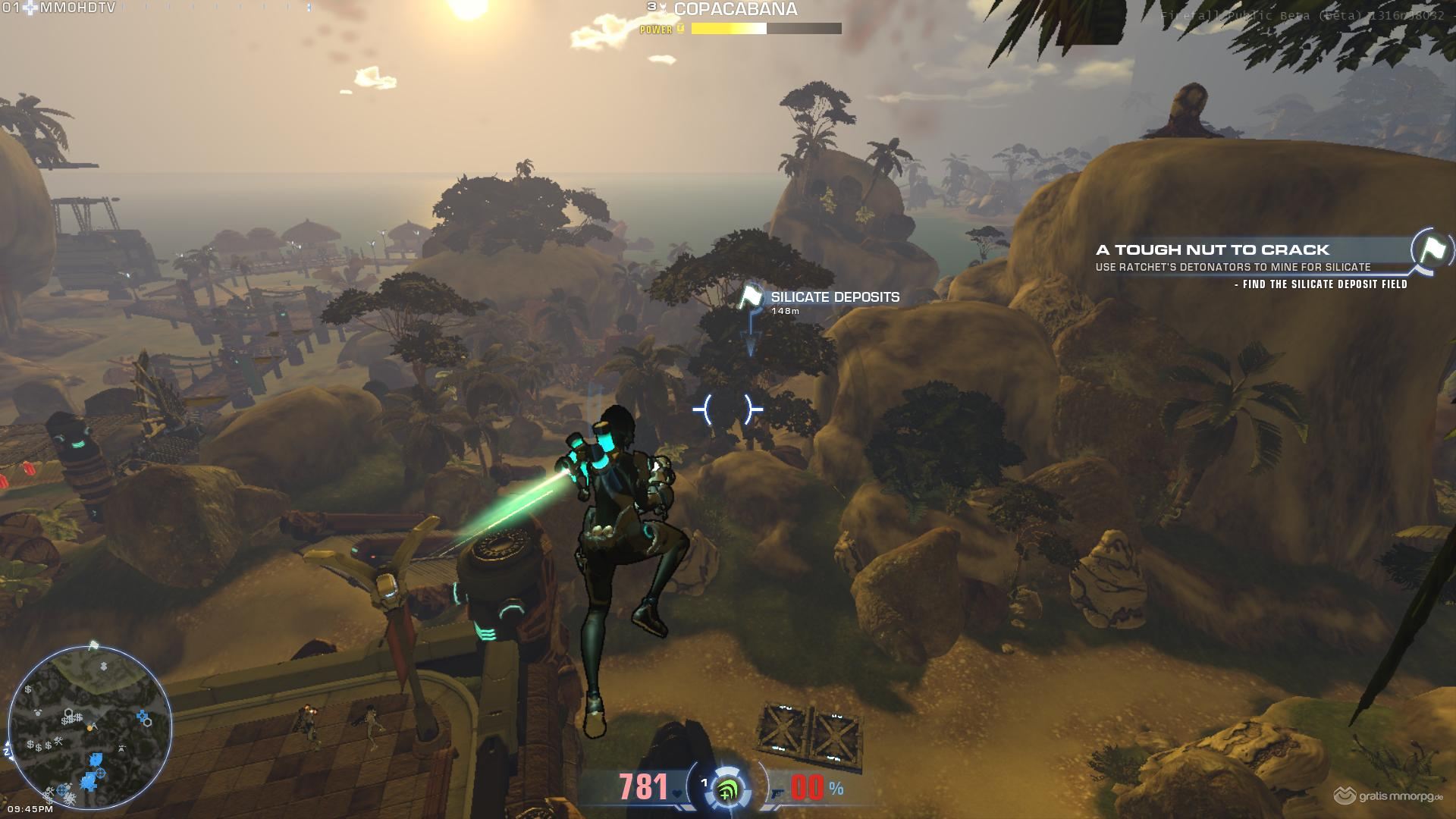
Task: Activate the green healing wave ability
Action: point(728,790)
